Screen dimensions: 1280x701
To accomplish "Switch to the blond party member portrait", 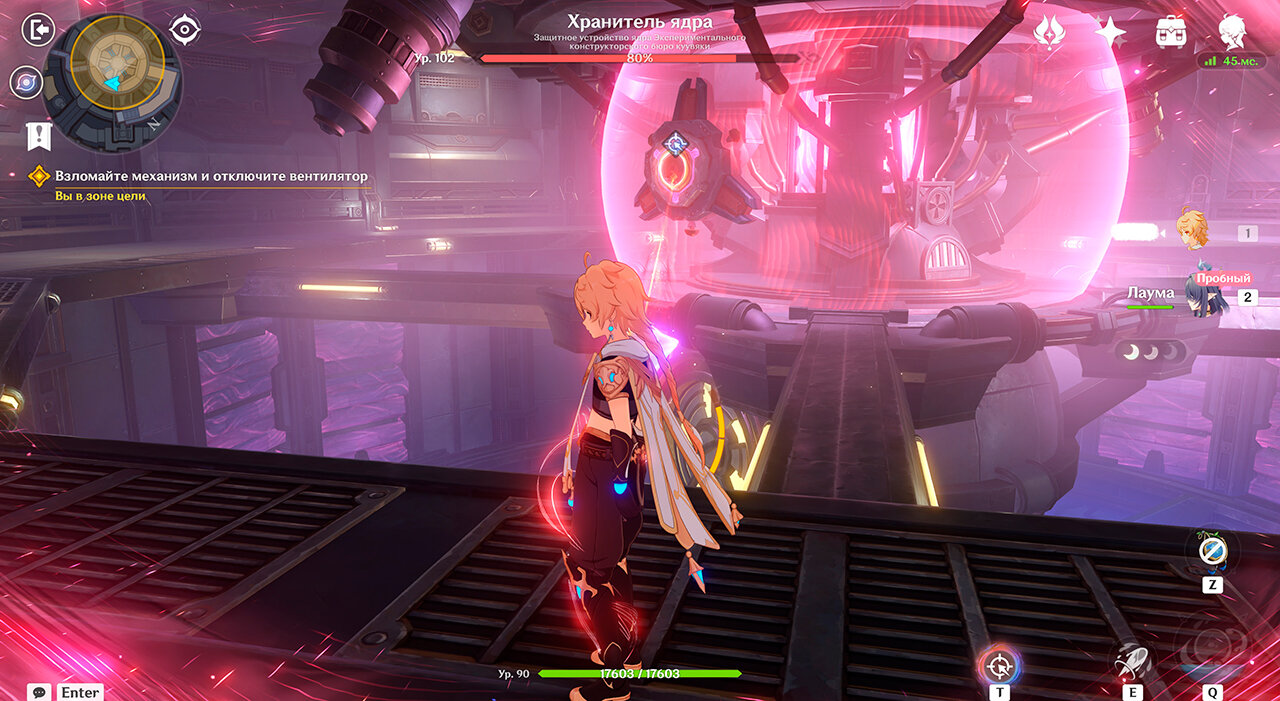I will [x=1191, y=230].
